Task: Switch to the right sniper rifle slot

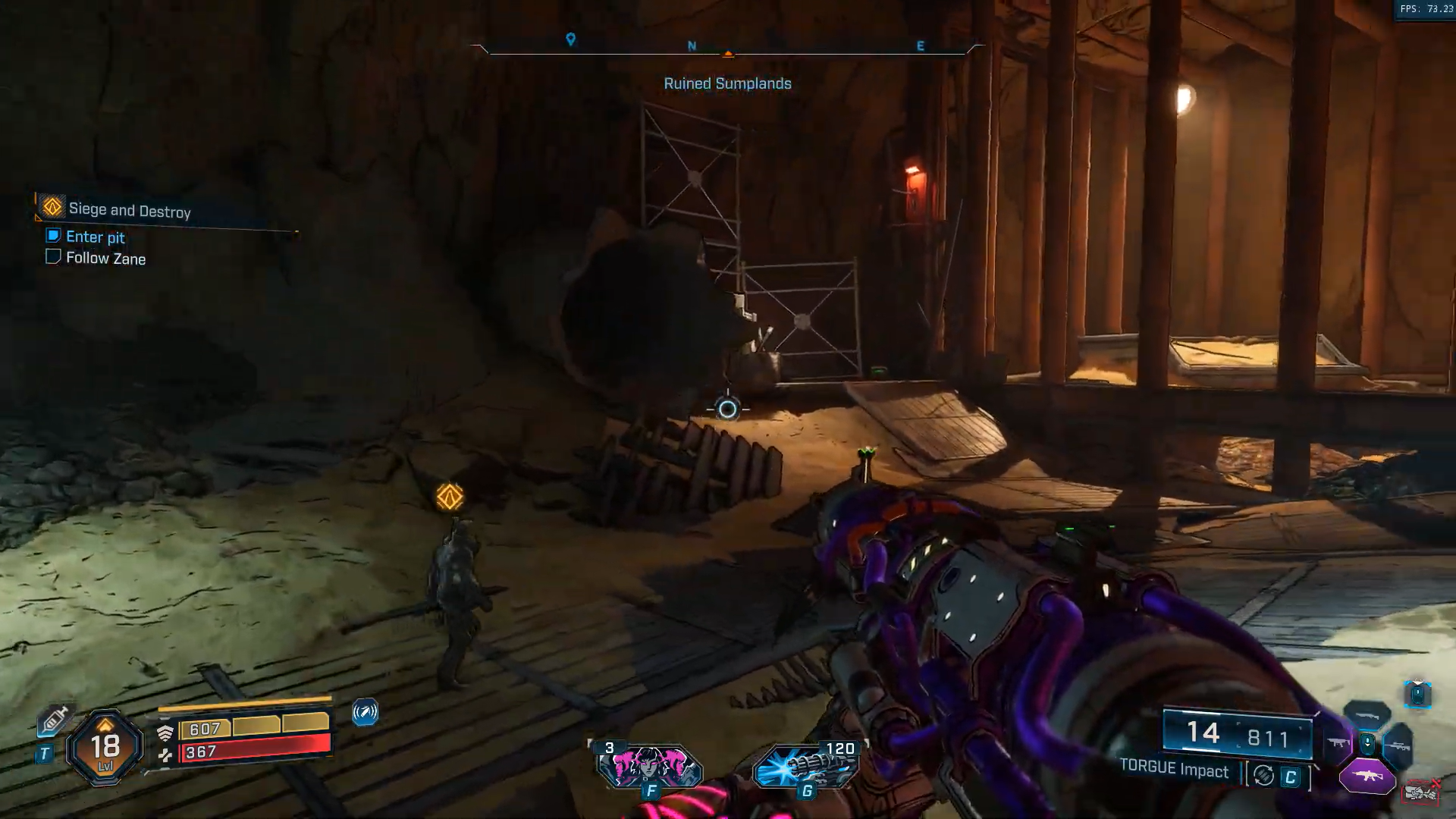Action: pyautogui.click(x=1398, y=746)
